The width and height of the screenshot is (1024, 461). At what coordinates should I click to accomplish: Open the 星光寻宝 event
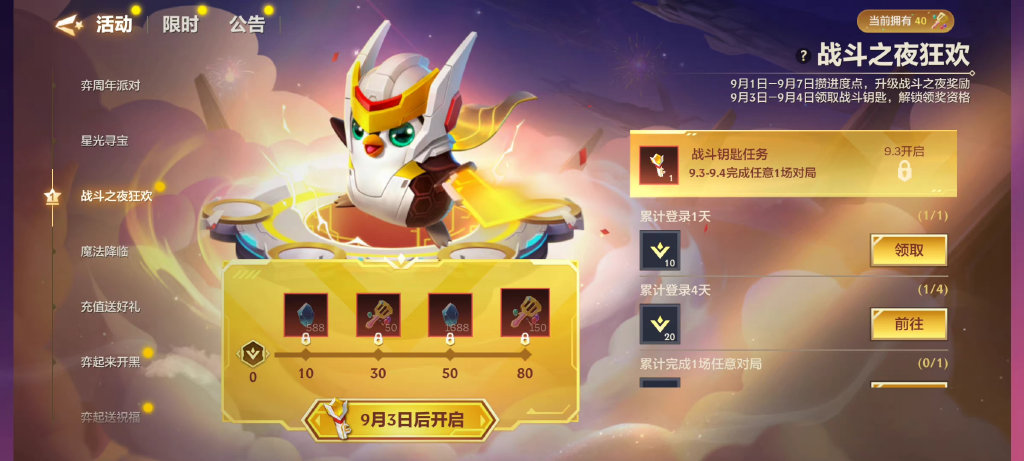(x=104, y=140)
